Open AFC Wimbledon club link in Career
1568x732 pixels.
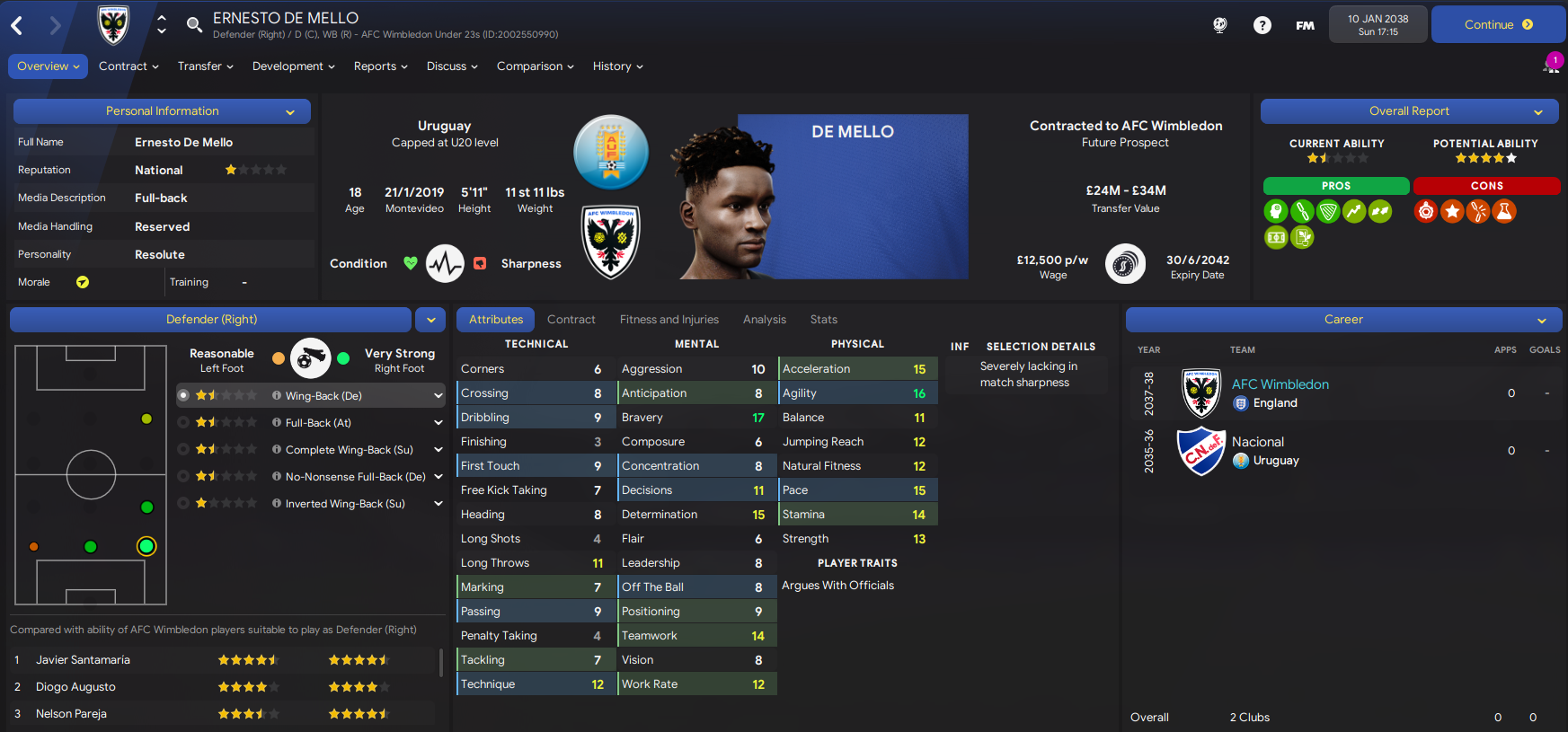(x=1280, y=384)
